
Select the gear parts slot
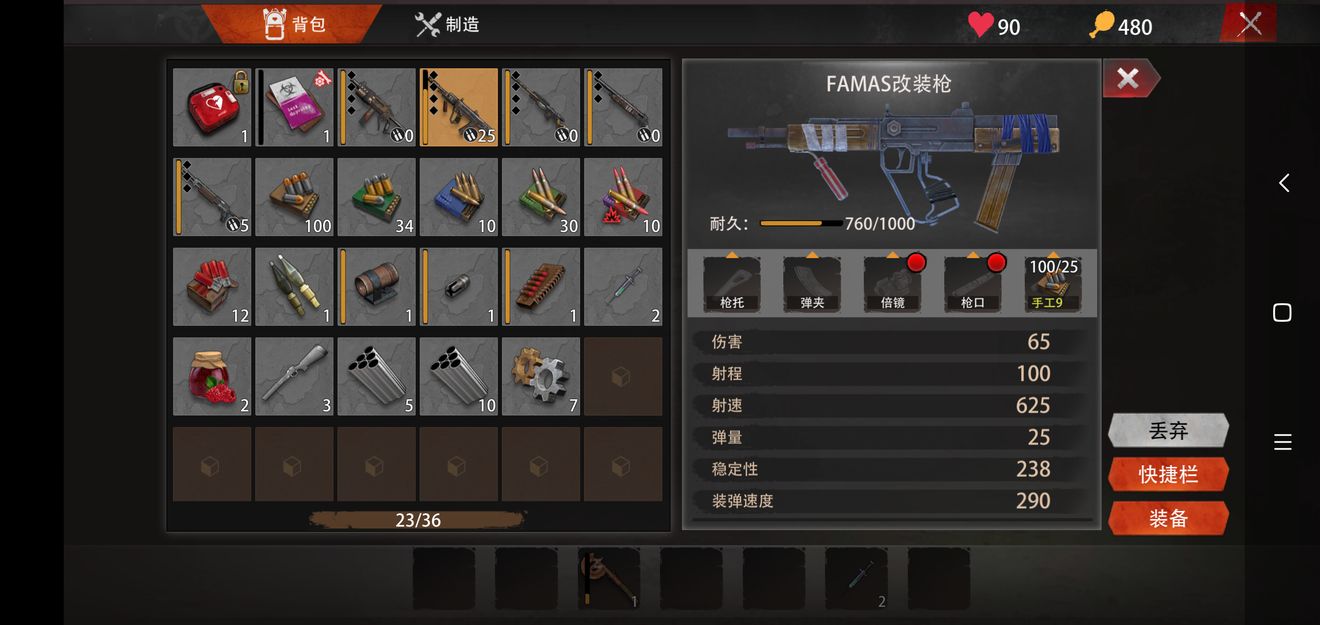pos(540,376)
